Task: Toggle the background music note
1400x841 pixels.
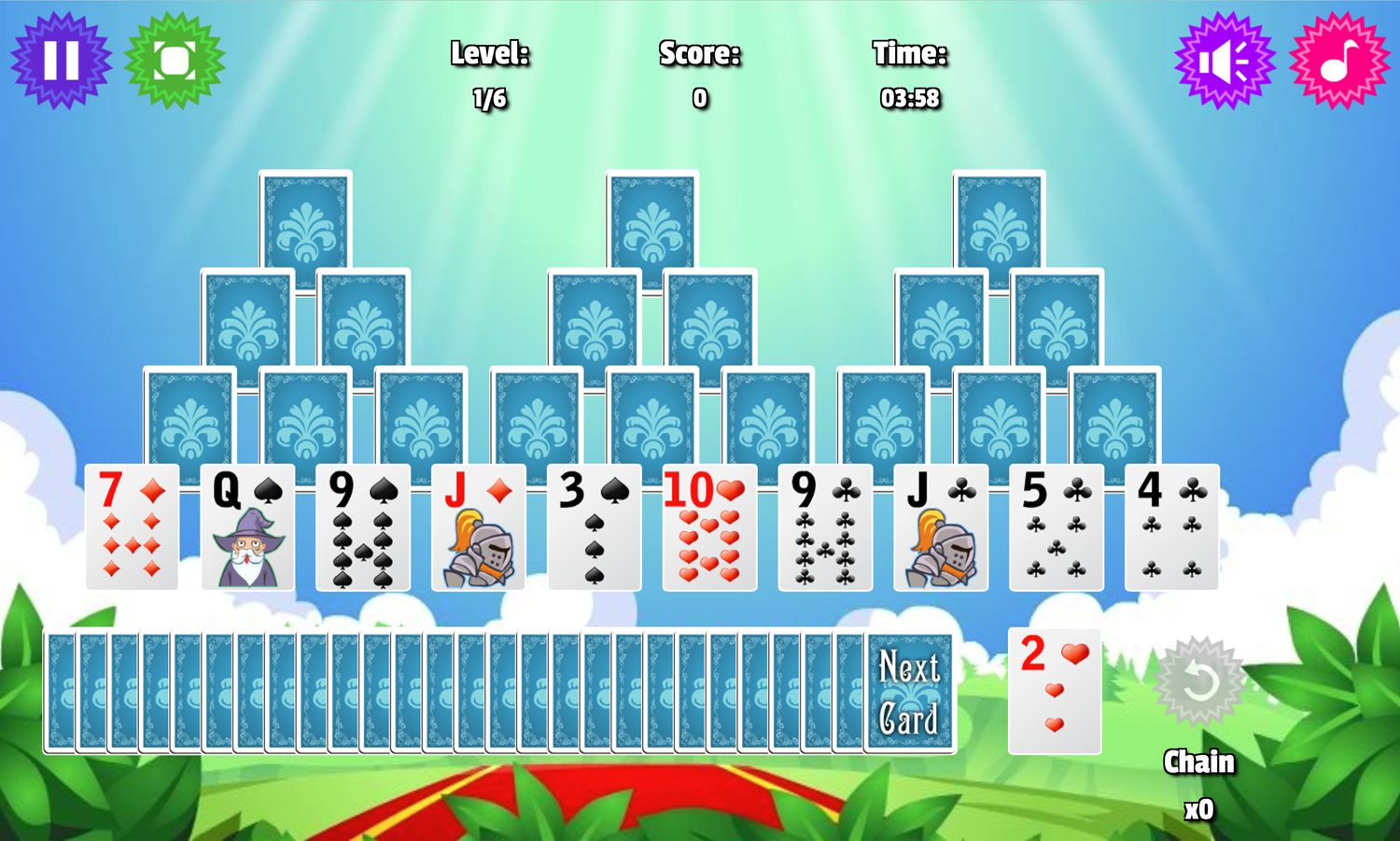Action: (x=1339, y=61)
